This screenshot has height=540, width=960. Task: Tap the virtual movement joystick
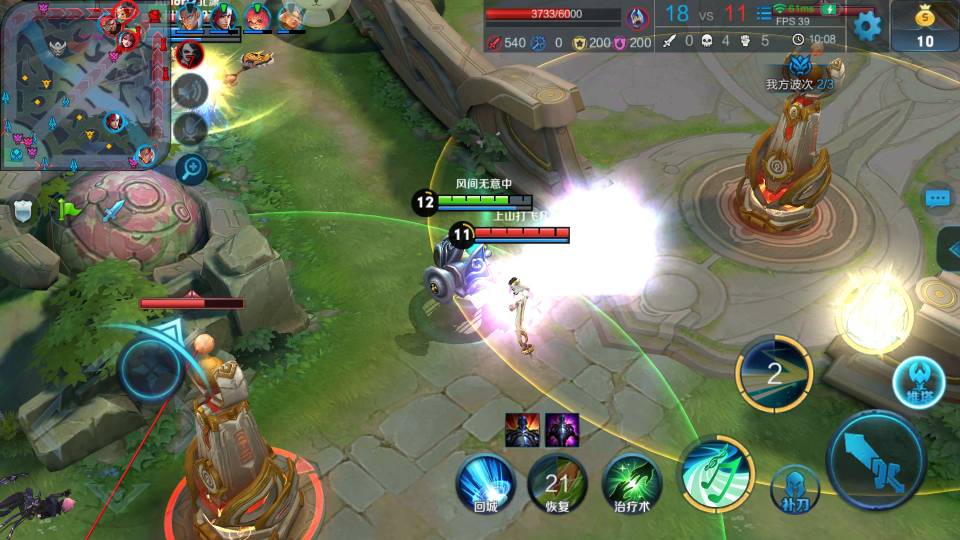click(152, 368)
